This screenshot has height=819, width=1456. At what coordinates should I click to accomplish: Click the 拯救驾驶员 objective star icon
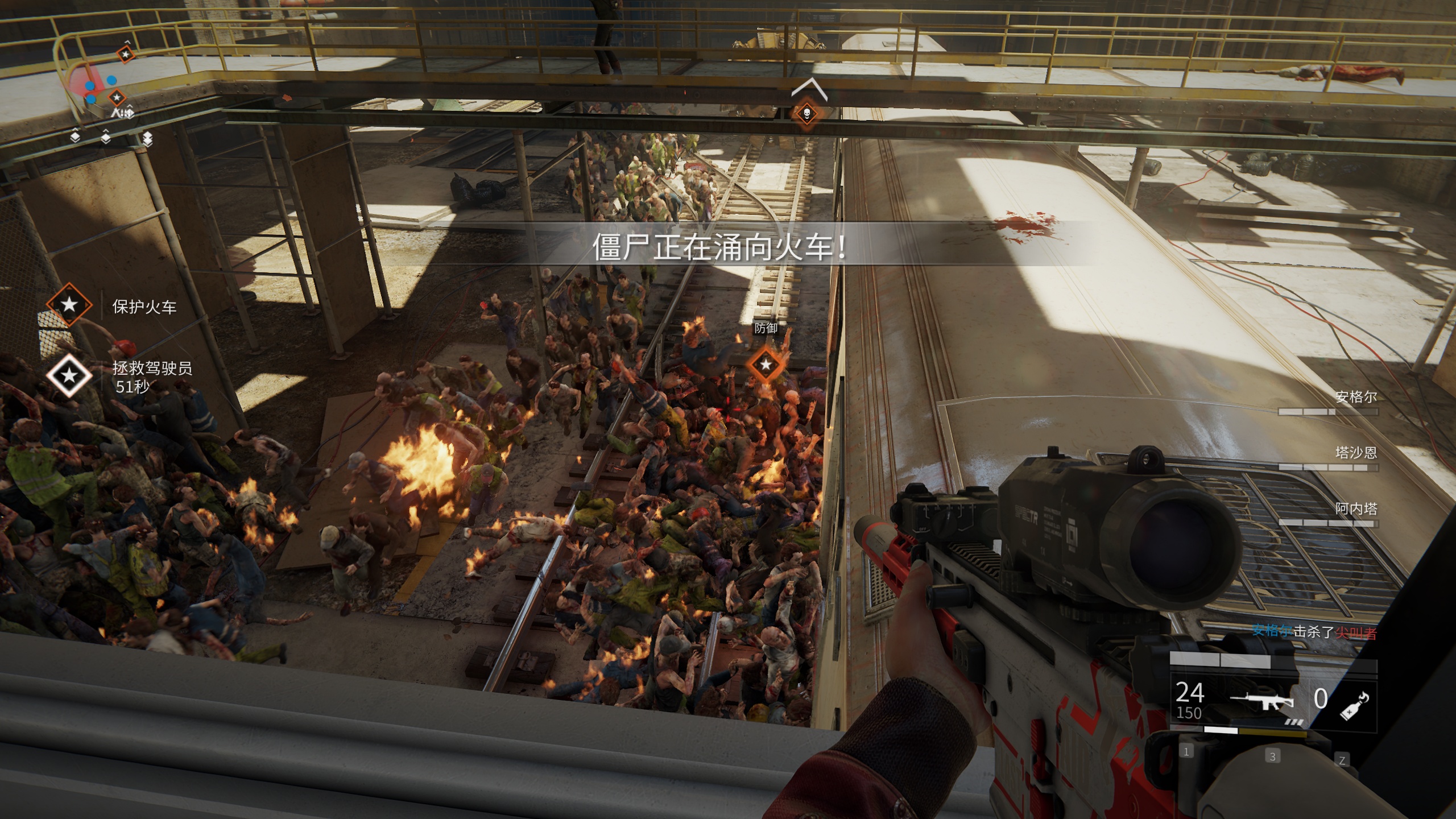point(69,375)
